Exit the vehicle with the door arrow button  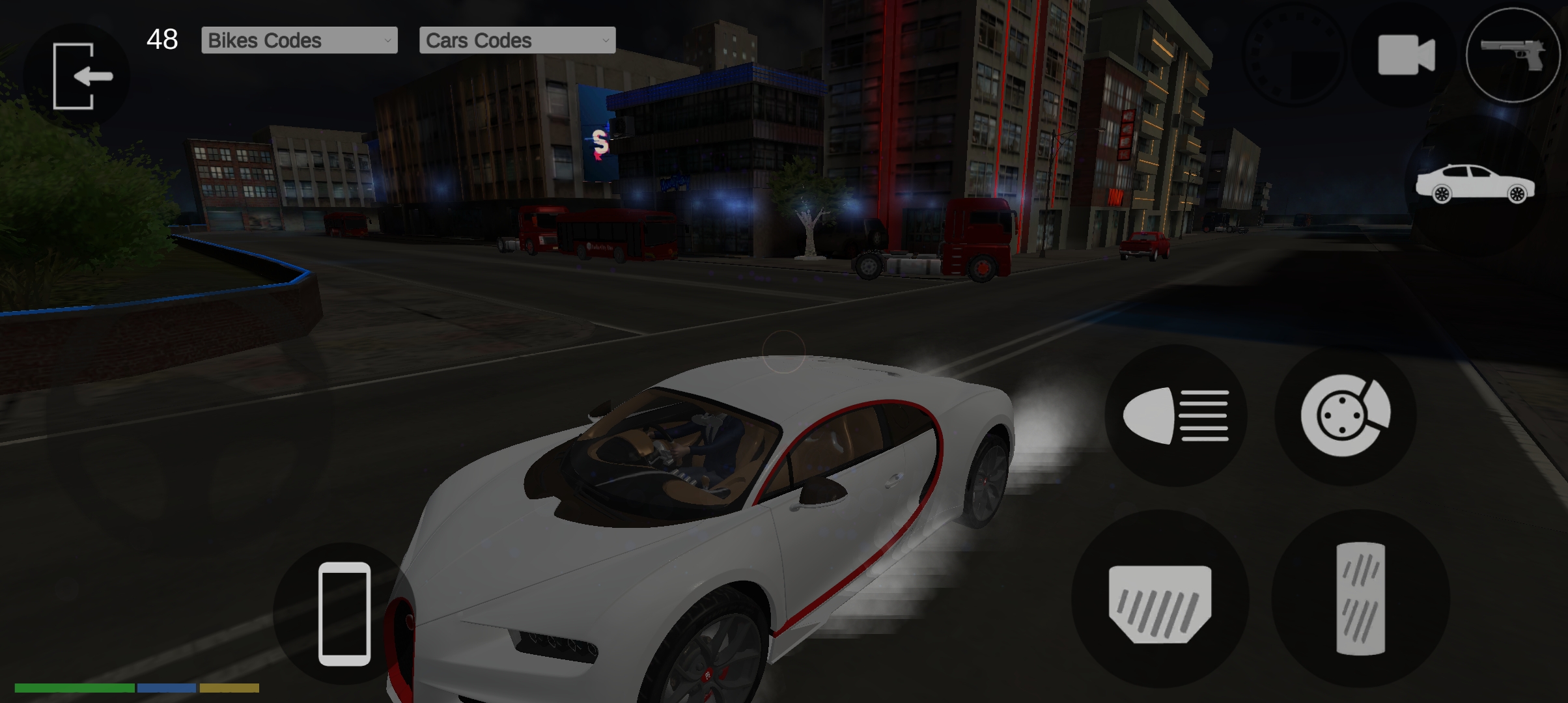point(77,76)
